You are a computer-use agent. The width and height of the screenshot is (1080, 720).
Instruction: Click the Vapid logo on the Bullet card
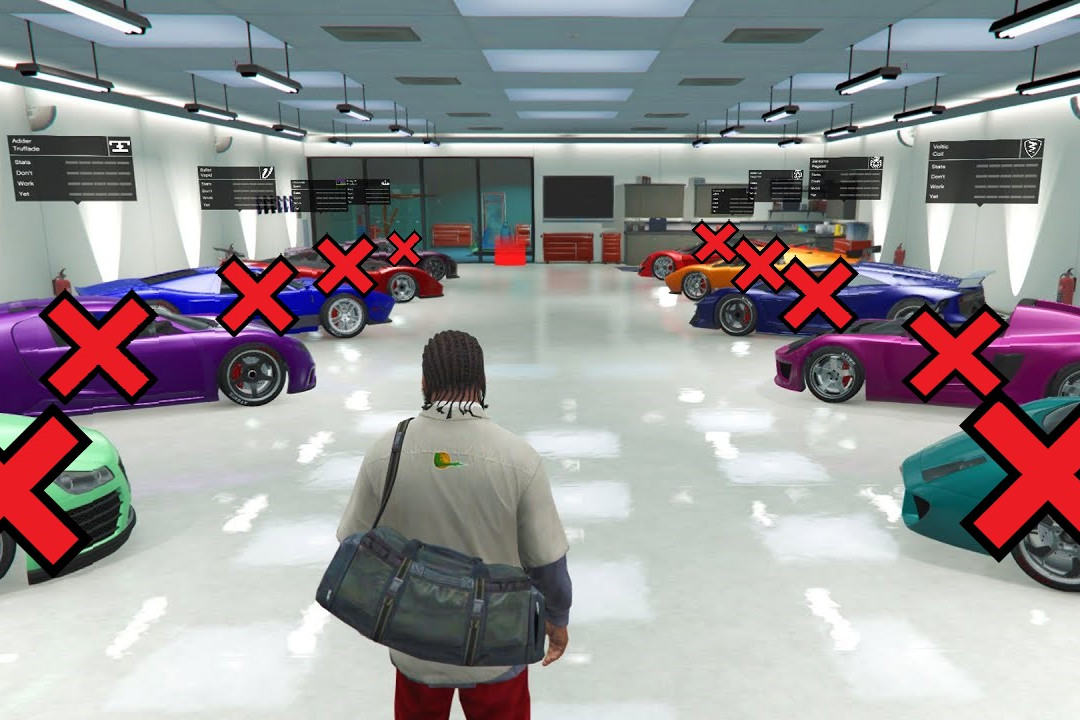266,173
